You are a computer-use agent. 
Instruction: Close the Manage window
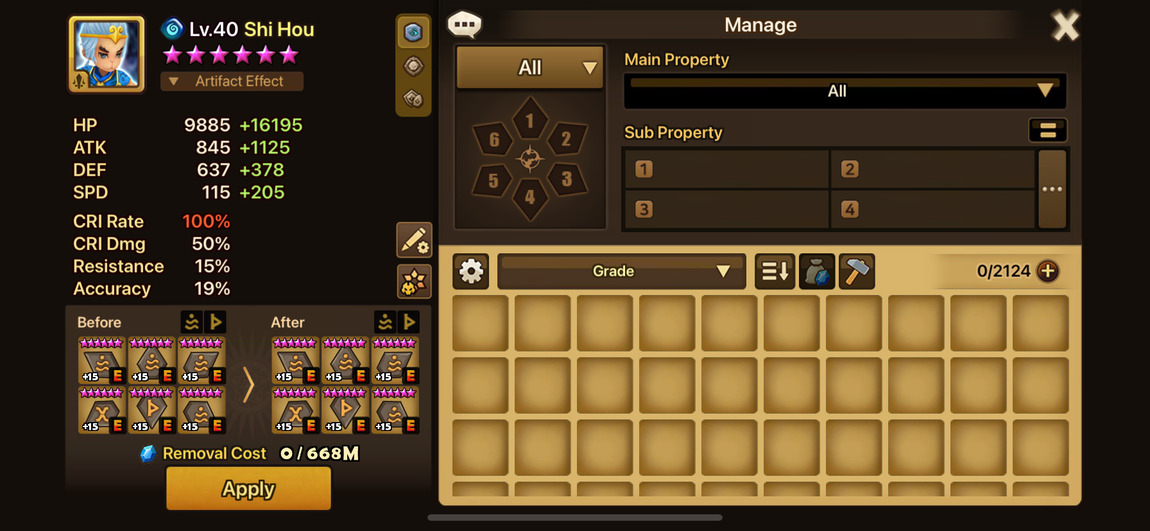pos(1065,26)
